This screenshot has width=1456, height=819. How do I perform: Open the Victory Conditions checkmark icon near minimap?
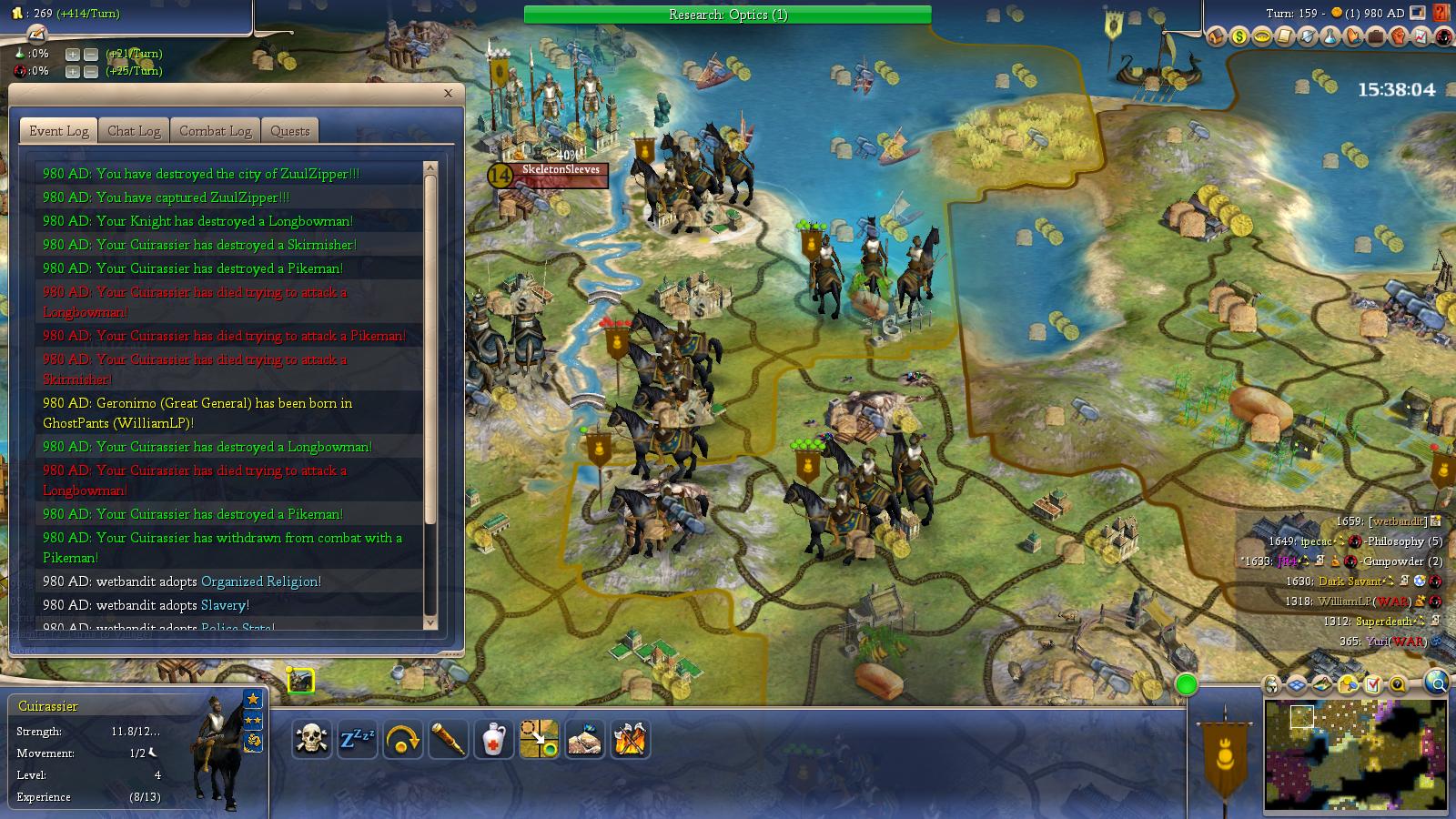coord(1372,683)
